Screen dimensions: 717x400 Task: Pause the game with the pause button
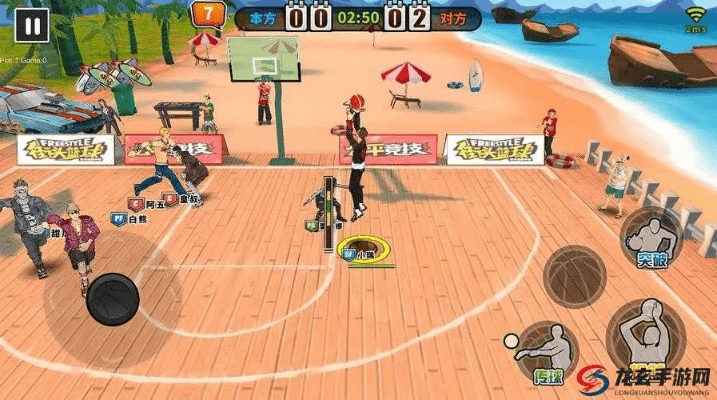[x=31, y=27]
